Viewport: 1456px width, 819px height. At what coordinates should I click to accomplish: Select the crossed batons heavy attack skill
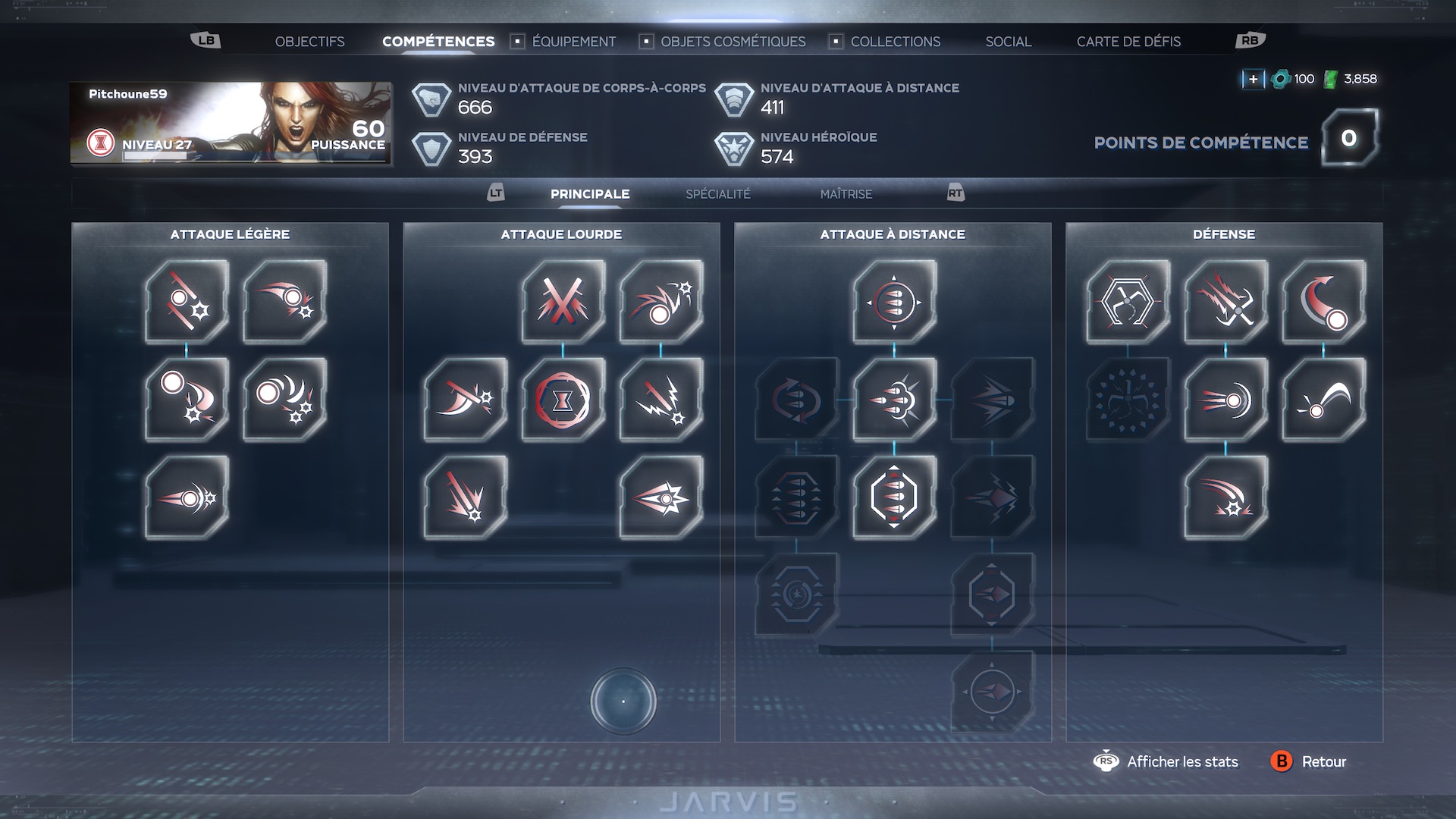point(563,301)
